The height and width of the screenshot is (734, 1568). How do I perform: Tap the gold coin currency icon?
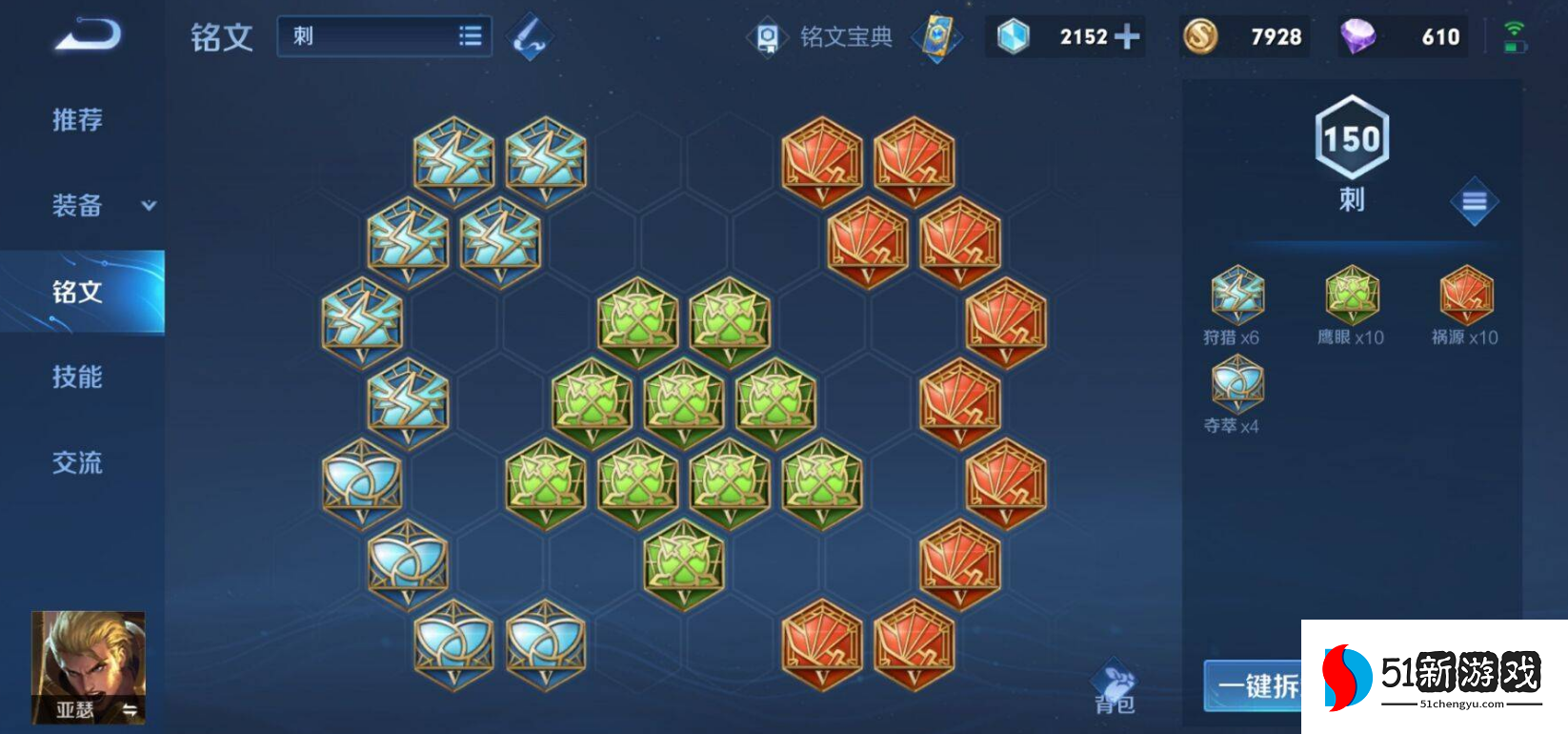[x=1200, y=37]
